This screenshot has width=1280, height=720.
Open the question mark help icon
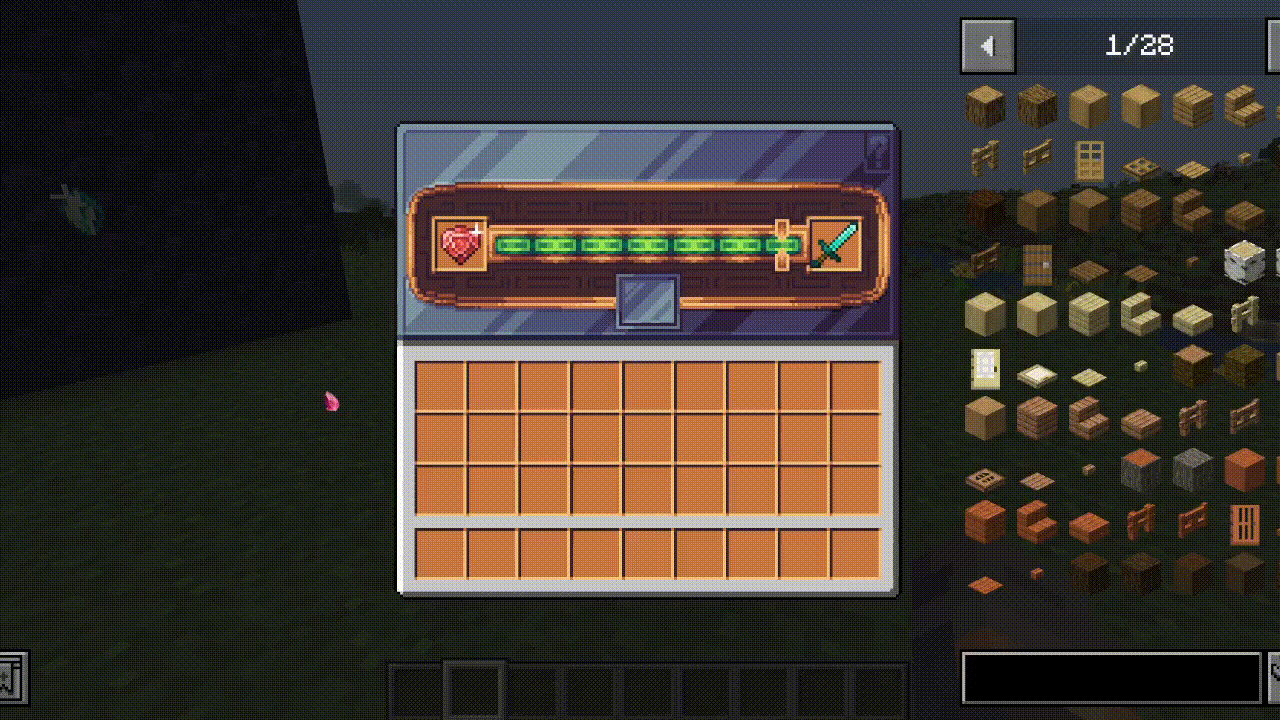click(x=875, y=148)
